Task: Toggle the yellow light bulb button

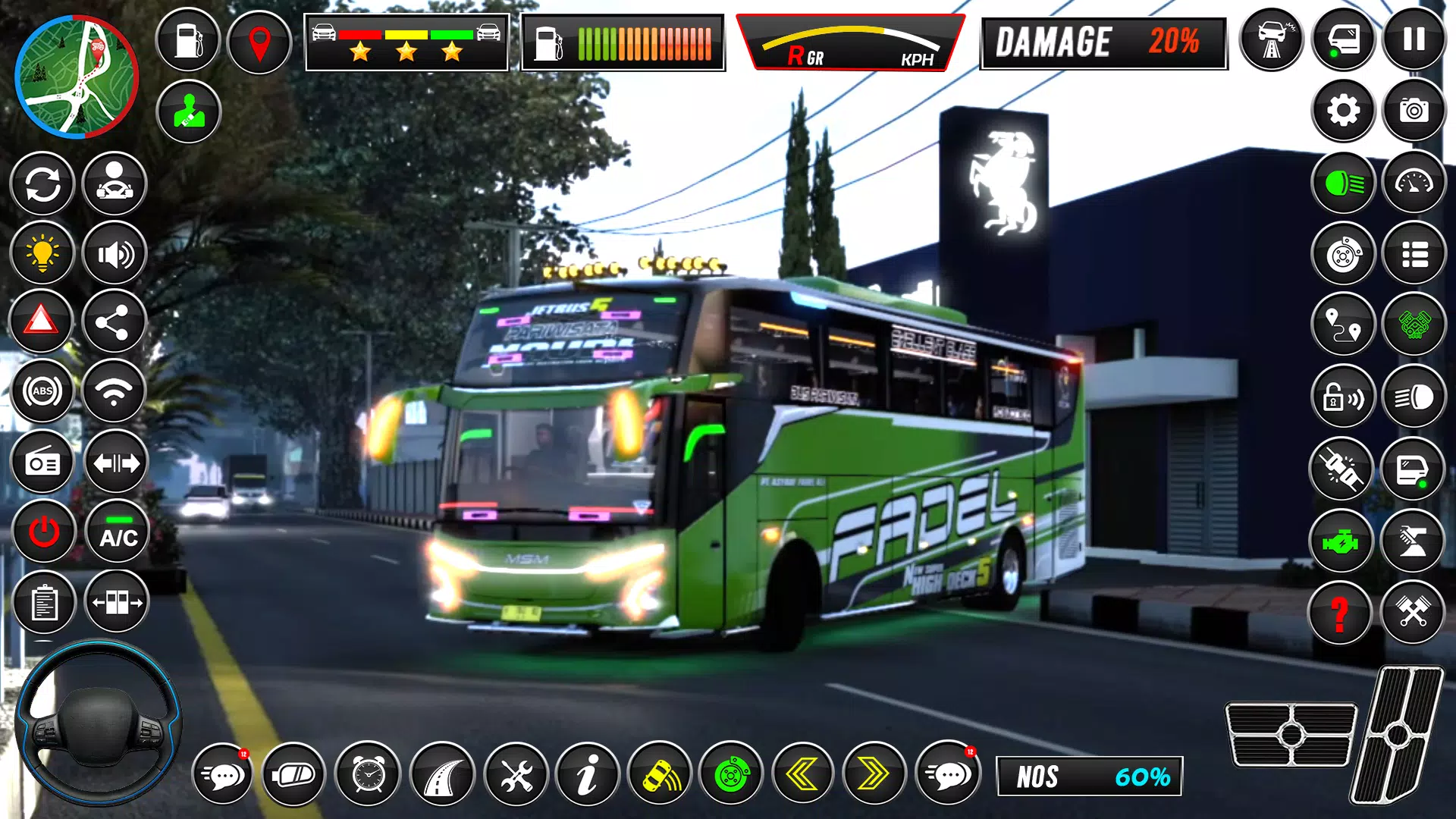Action: click(x=42, y=254)
